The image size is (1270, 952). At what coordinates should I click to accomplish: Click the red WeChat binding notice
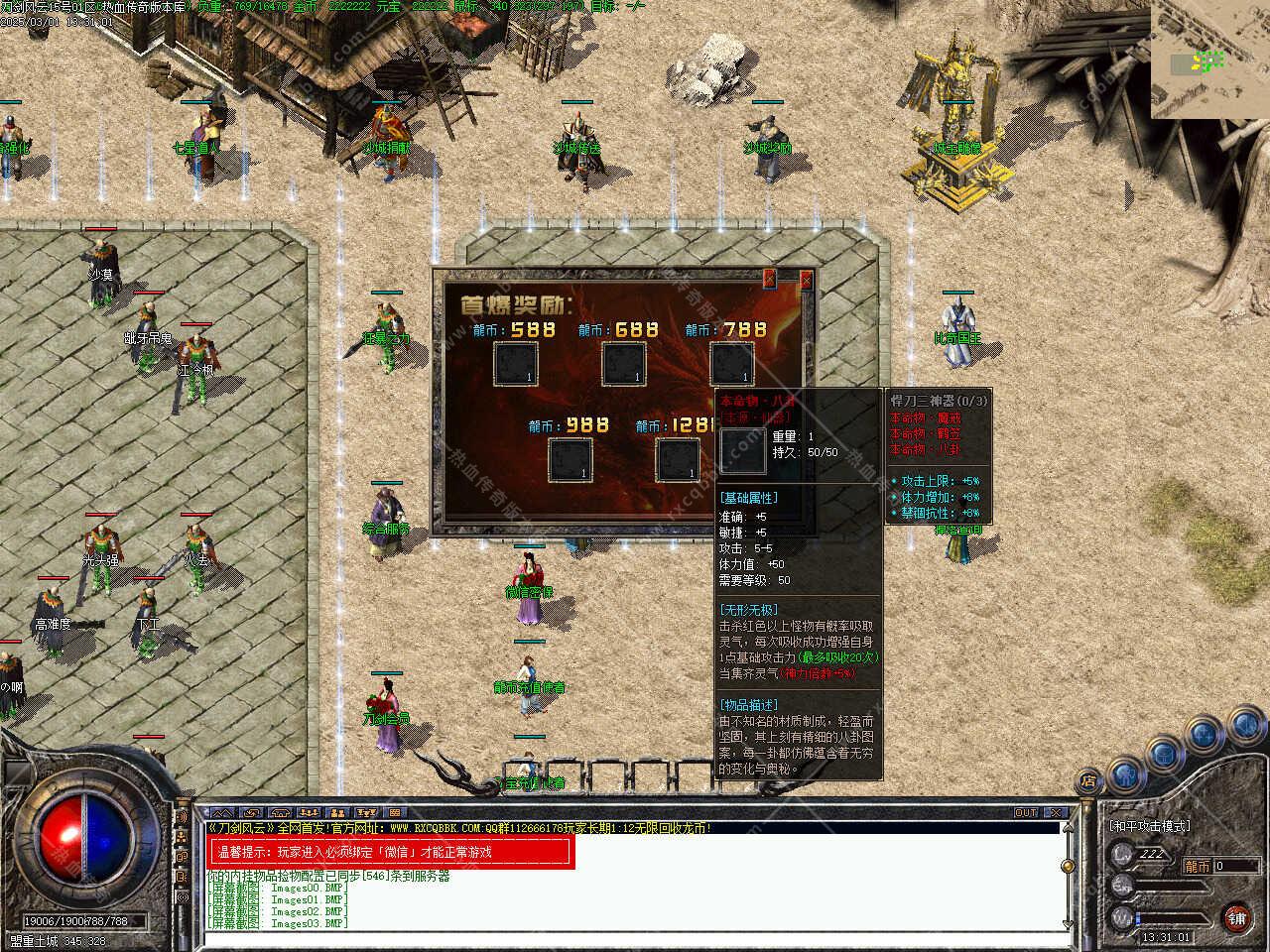(392, 852)
